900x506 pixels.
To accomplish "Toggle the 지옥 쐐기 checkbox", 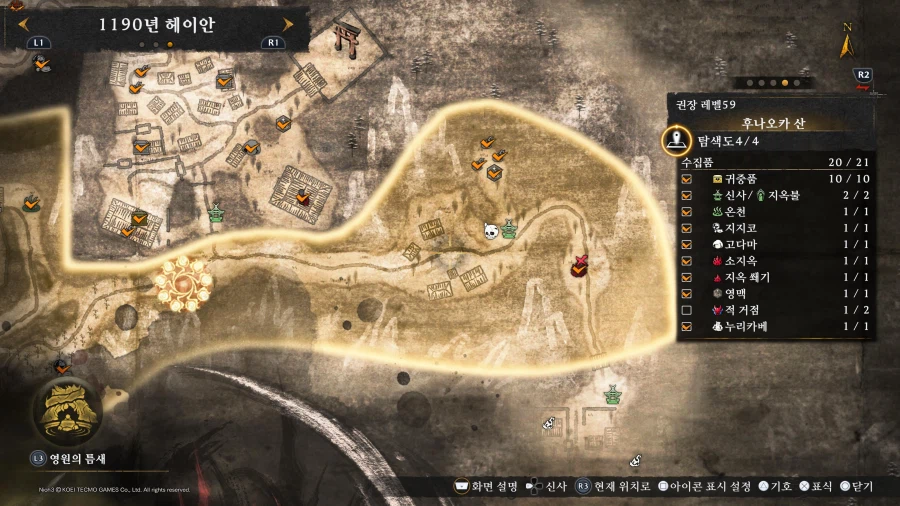I will coord(686,277).
